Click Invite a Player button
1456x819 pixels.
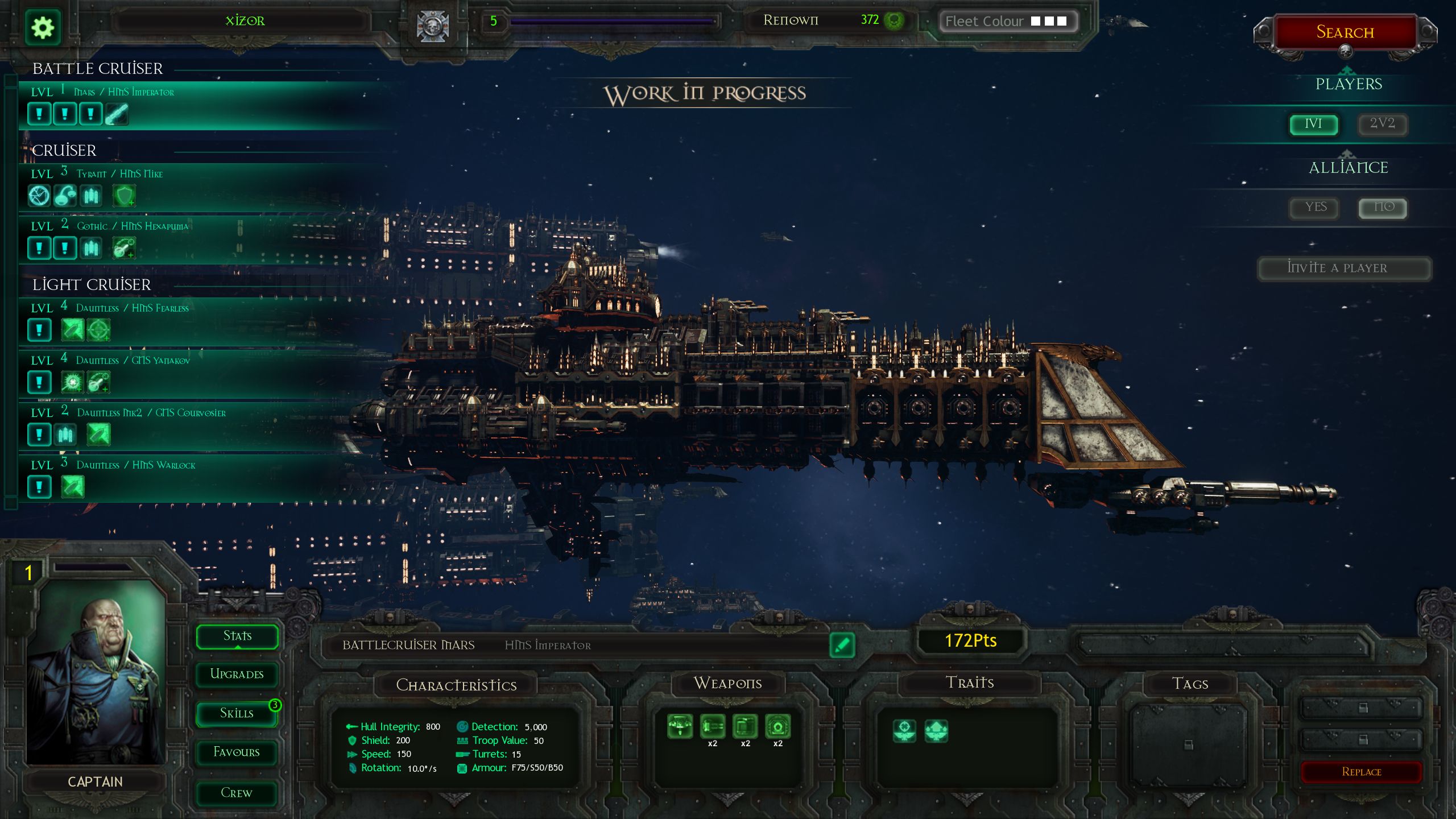click(1344, 268)
